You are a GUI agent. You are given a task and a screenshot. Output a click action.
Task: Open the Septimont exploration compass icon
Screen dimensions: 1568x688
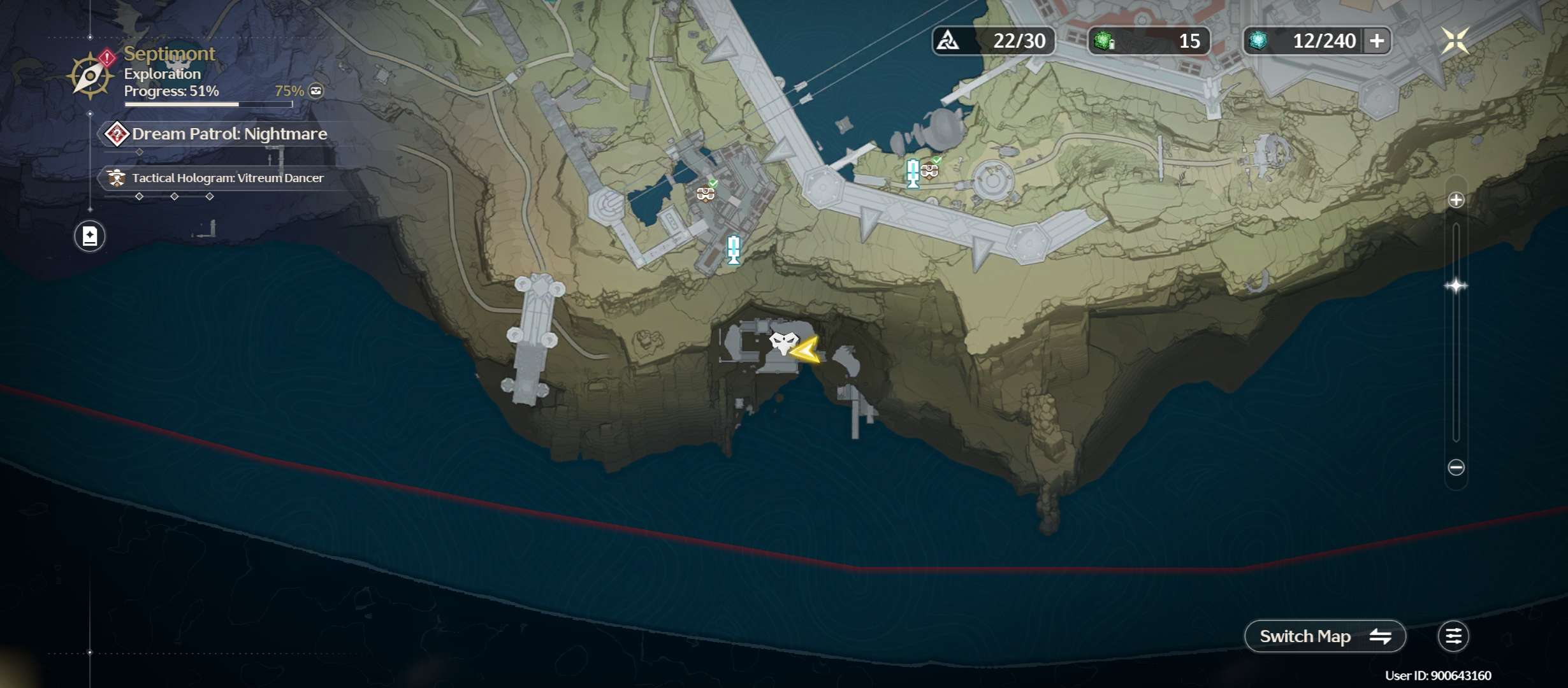coord(91,76)
